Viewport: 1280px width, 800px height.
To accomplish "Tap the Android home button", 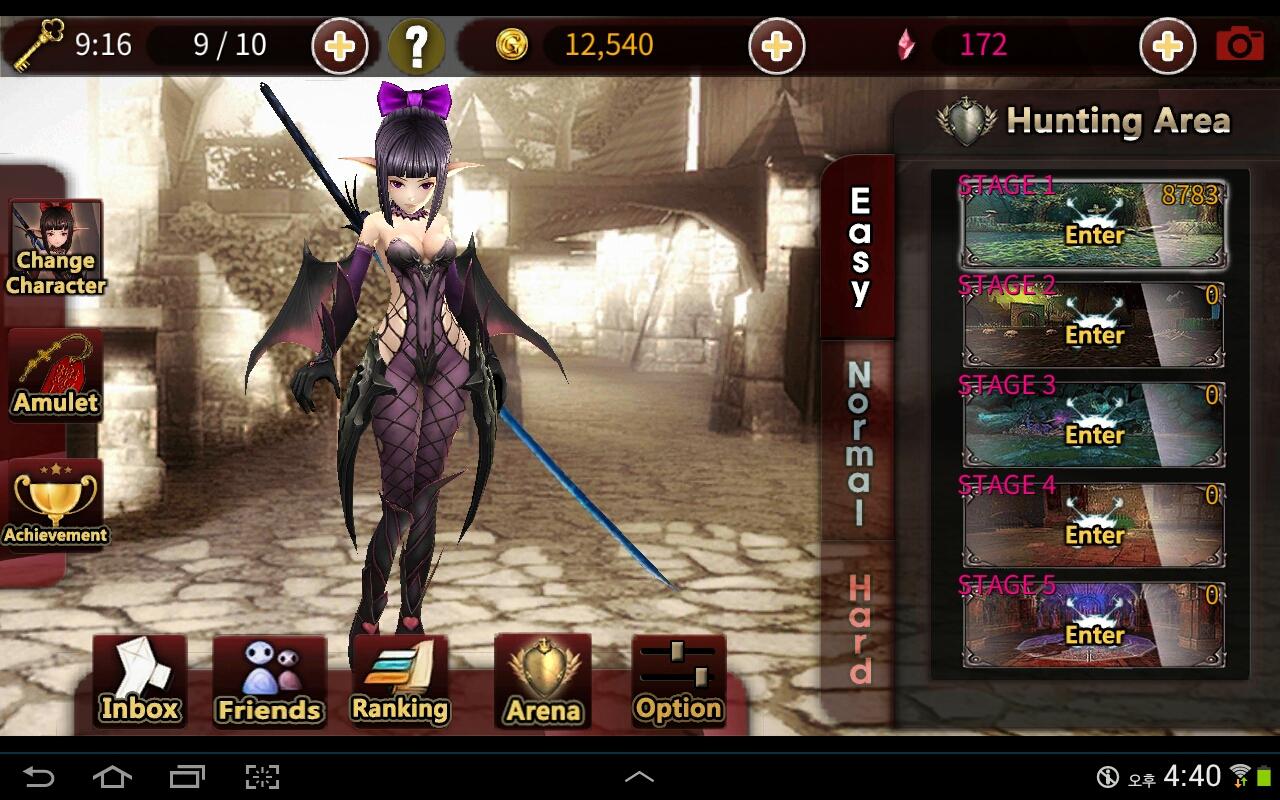I will point(112,776).
